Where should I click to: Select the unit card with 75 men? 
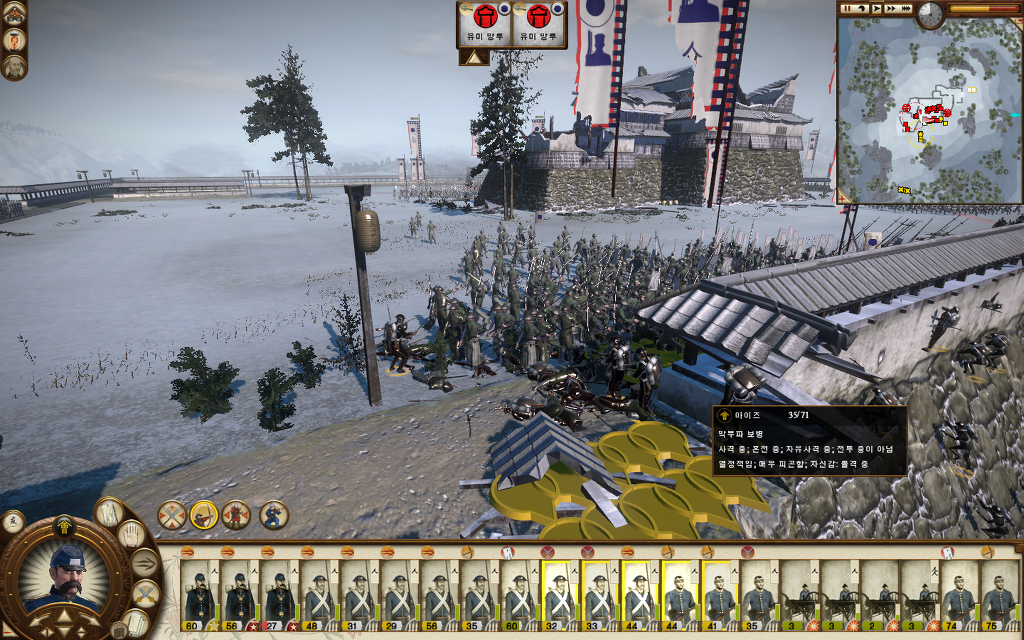pos(1000,592)
